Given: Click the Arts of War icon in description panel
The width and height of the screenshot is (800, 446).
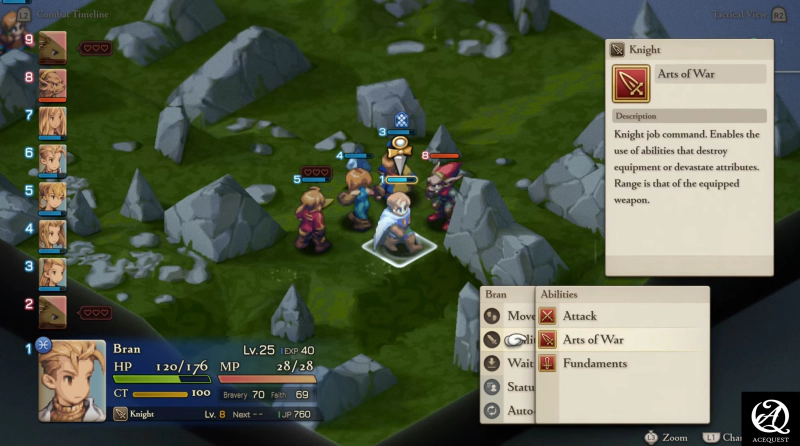Looking at the screenshot, I should 632,83.
